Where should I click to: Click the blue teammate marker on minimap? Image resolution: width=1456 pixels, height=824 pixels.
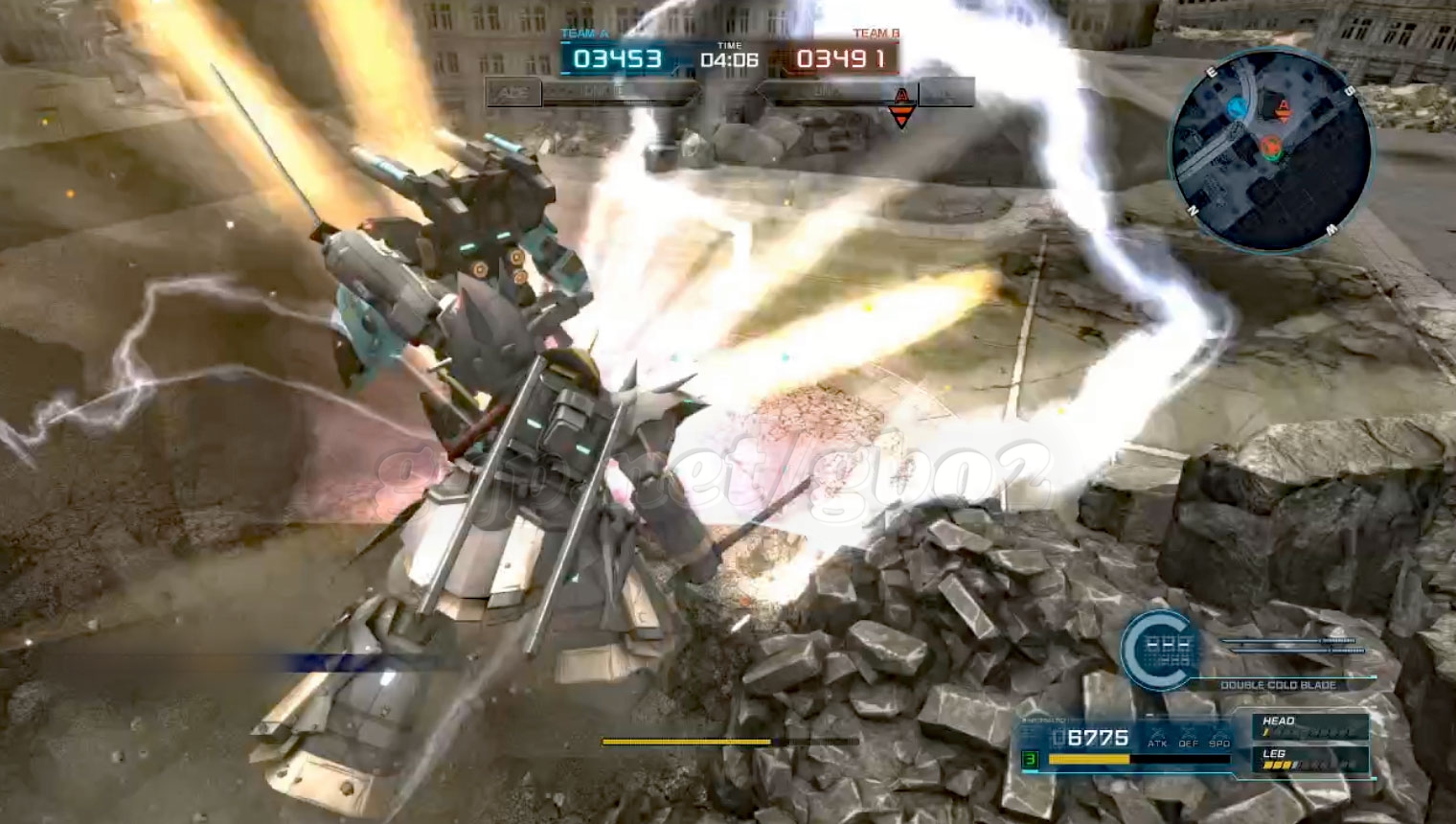pos(1238,107)
